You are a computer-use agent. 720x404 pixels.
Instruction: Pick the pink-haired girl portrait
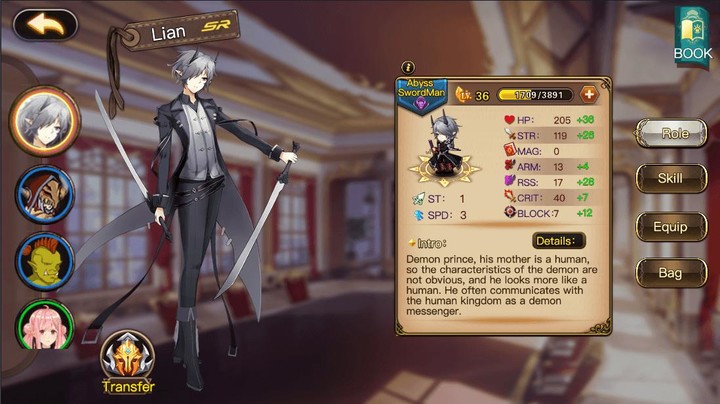pos(44,325)
